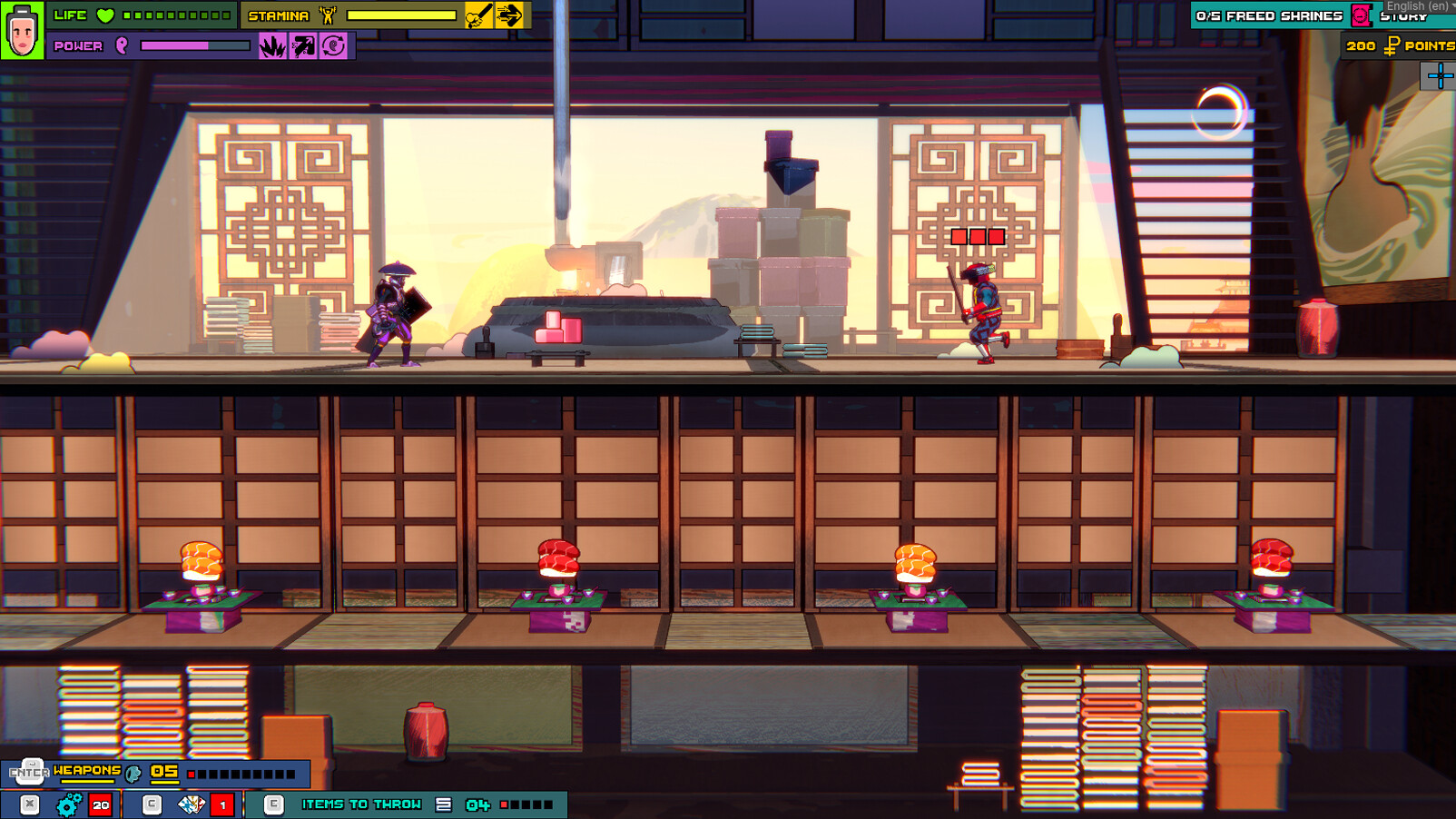Click the diagonal arrow power icon

click(303, 44)
